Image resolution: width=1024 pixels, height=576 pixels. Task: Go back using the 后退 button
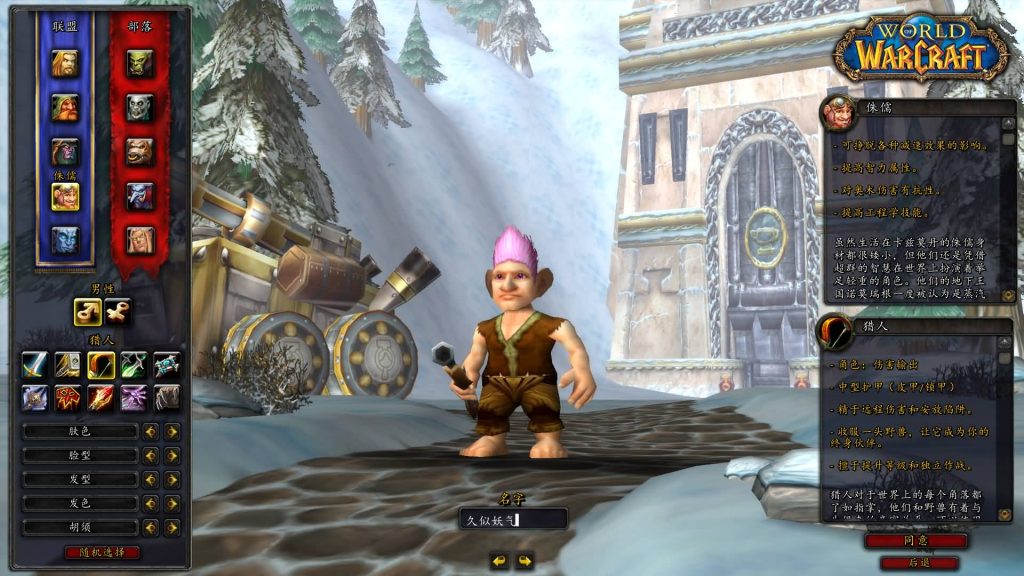[x=916, y=563]
